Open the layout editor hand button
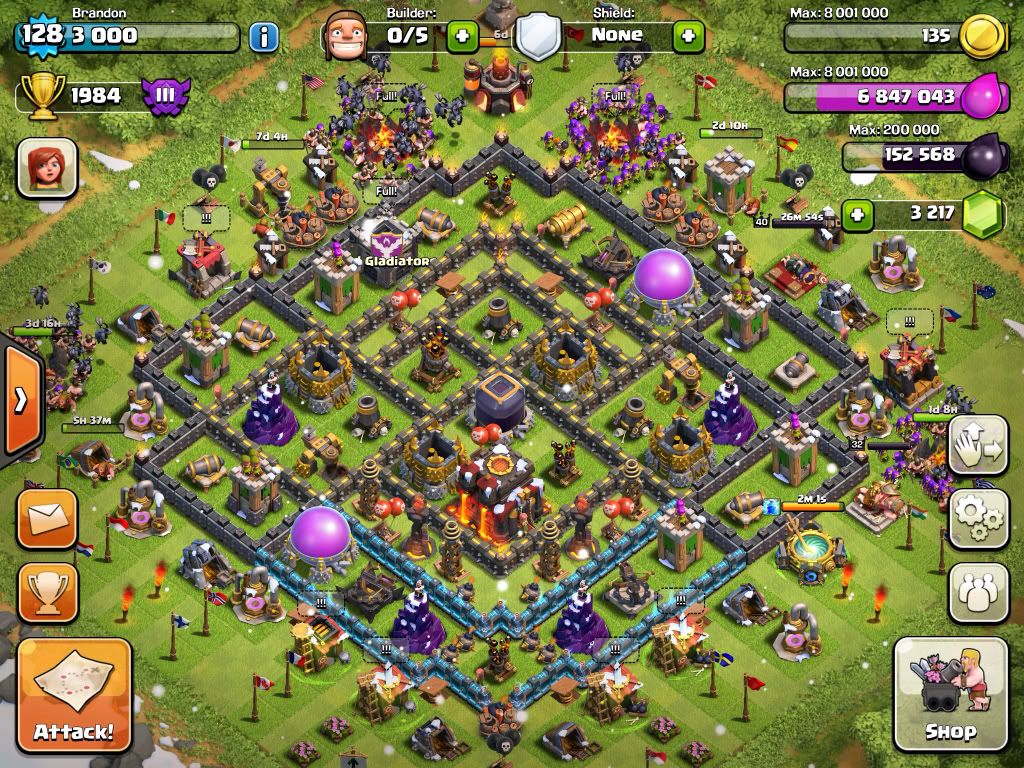Screen dimensions: 1024x768 (978, 445)
